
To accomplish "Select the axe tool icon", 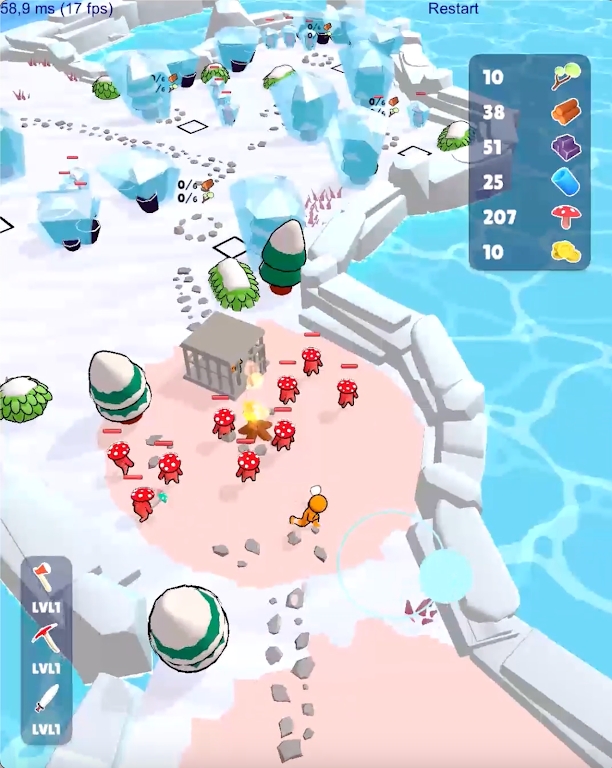I will point(47,577).
